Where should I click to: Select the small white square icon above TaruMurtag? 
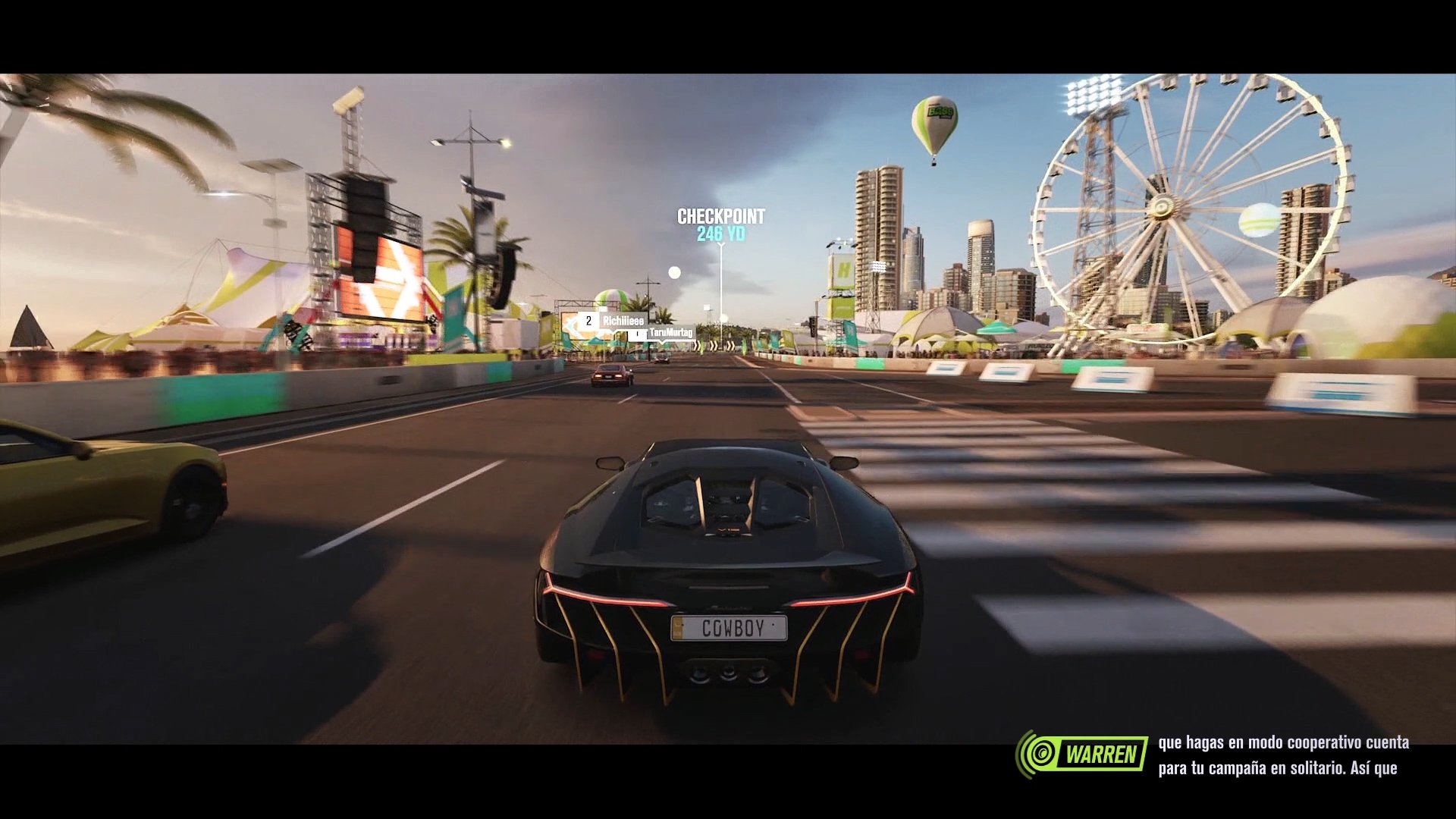[x=705, y=306]
